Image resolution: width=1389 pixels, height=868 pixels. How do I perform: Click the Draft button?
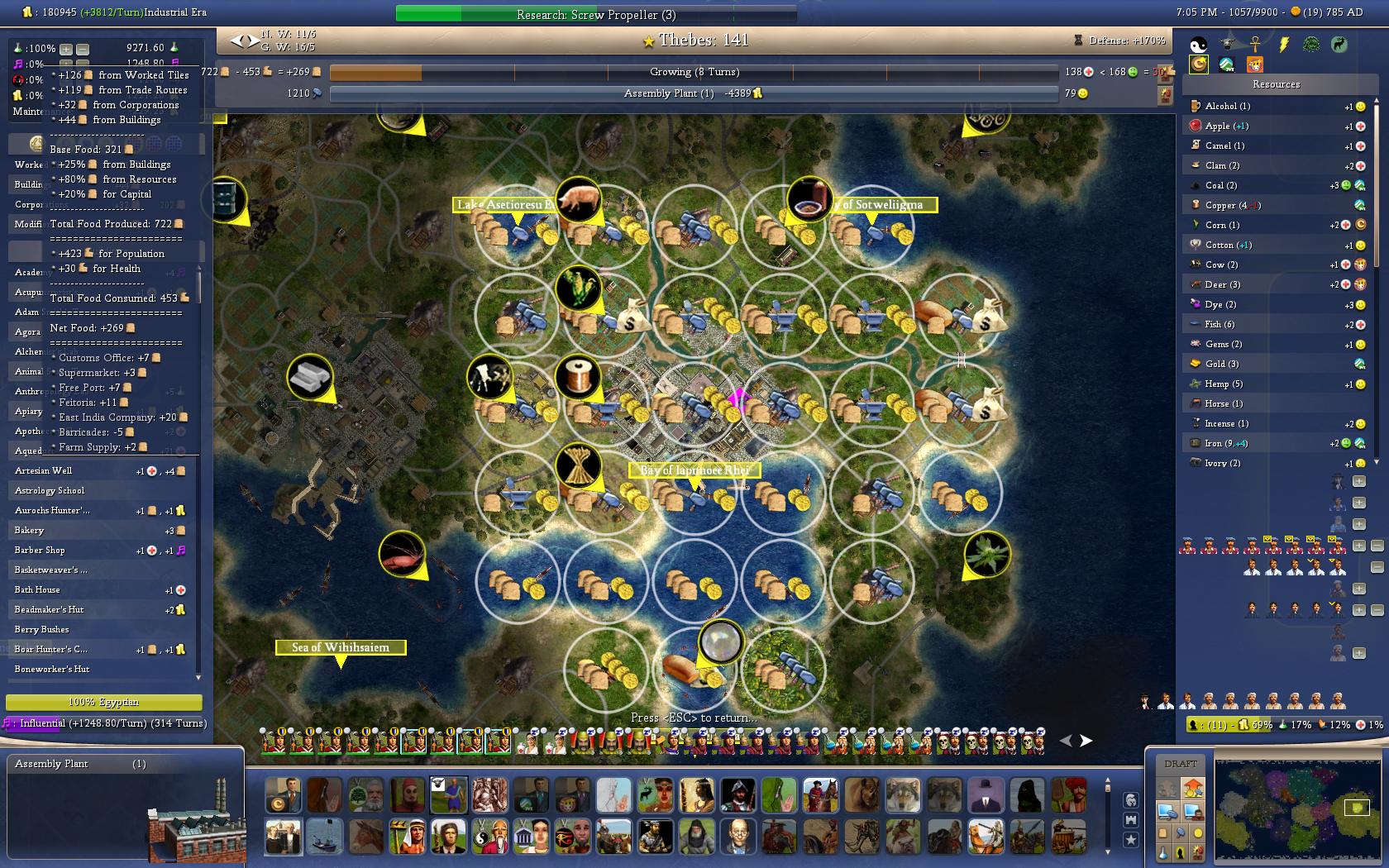(1180, 764)
